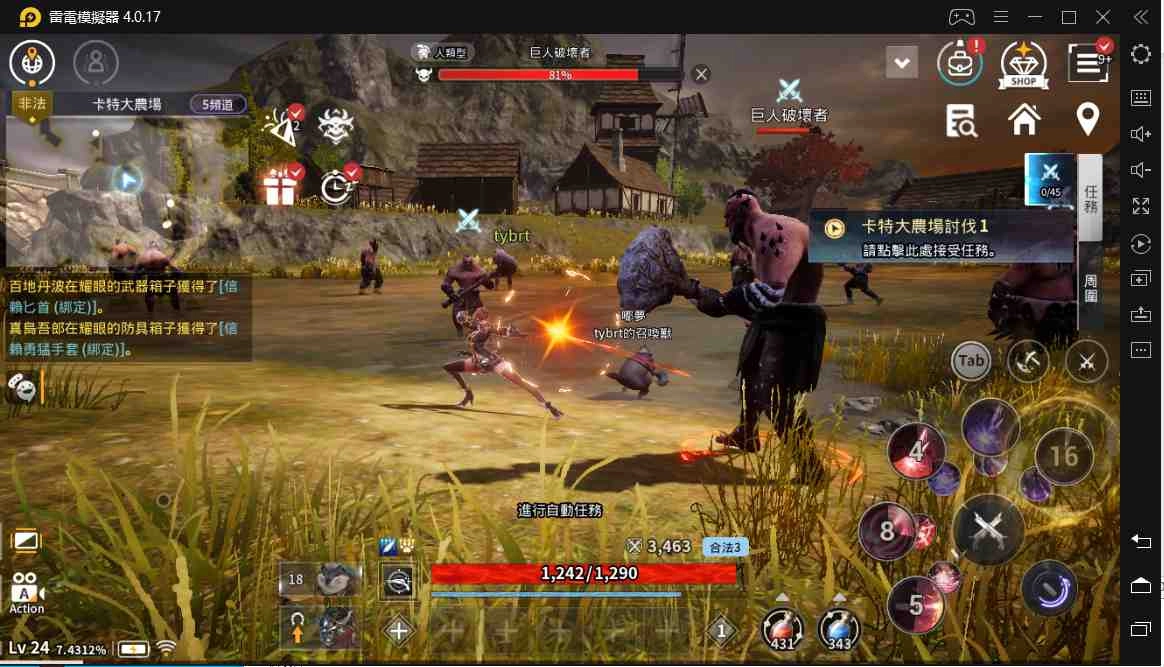Switch to the 任務 quest tab
1164x667 pixels.
1090,199
